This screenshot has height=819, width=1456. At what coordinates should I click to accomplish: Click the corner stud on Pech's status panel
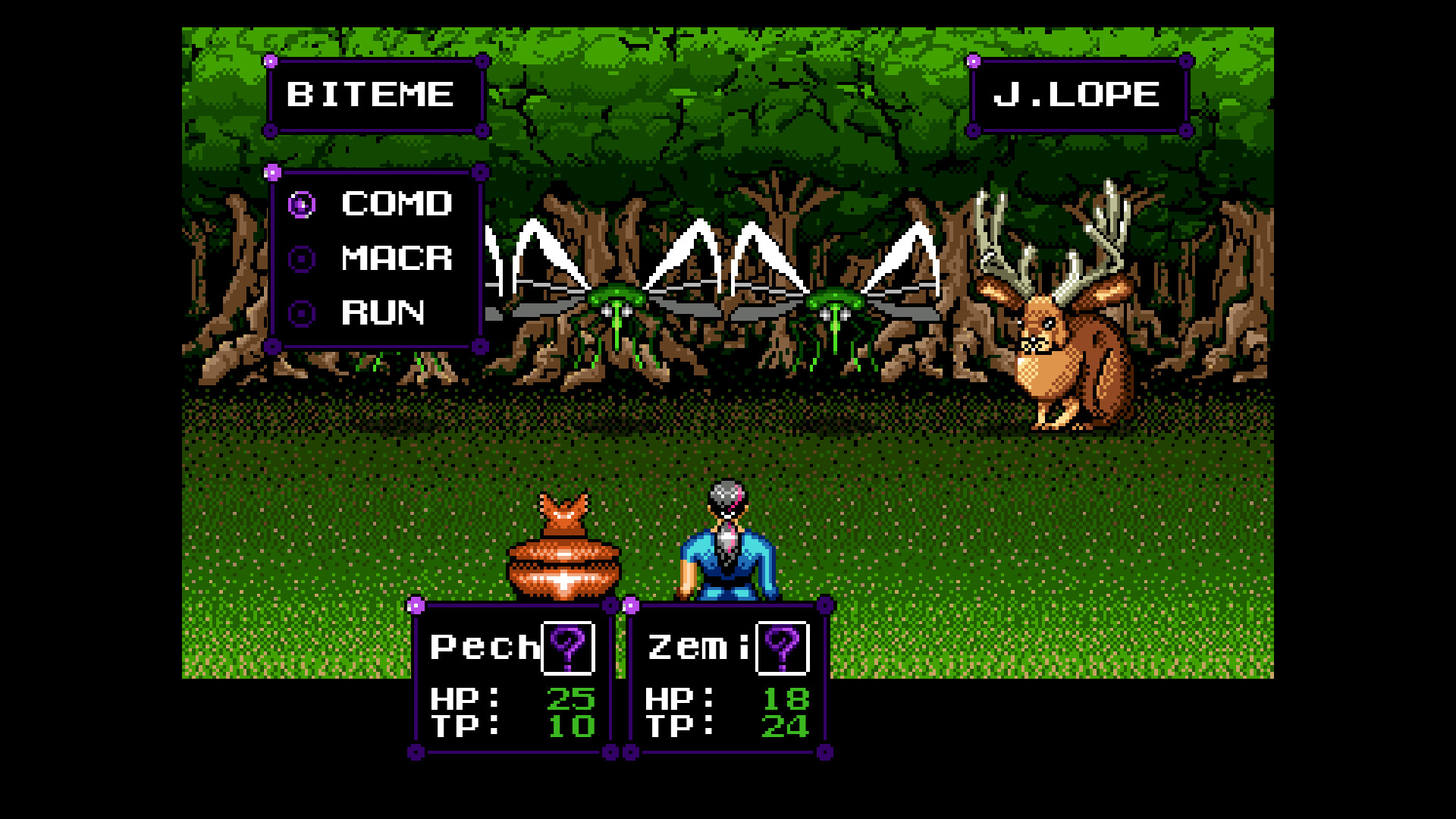(416, 605)
